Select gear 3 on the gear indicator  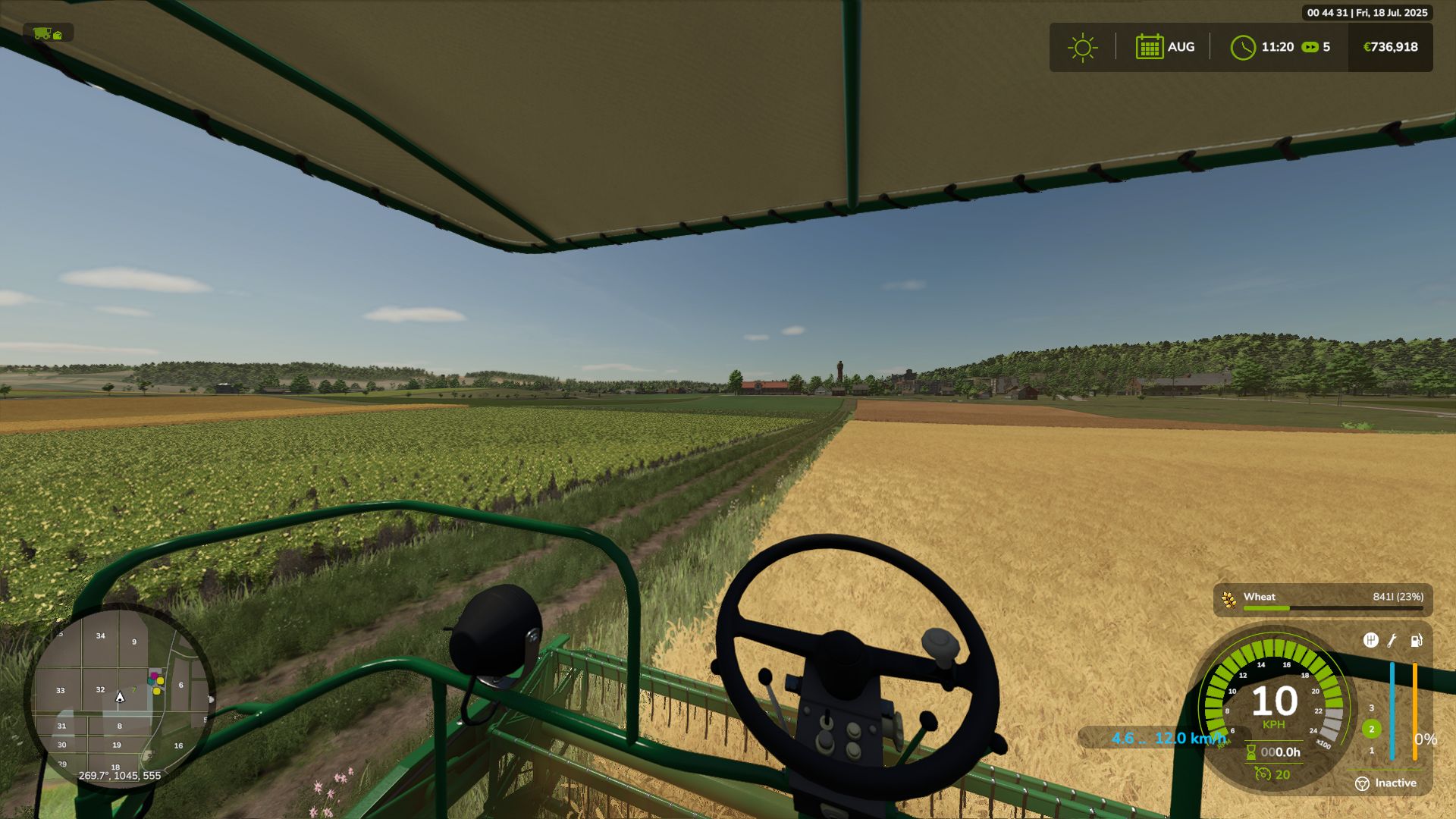[1371, 708]
